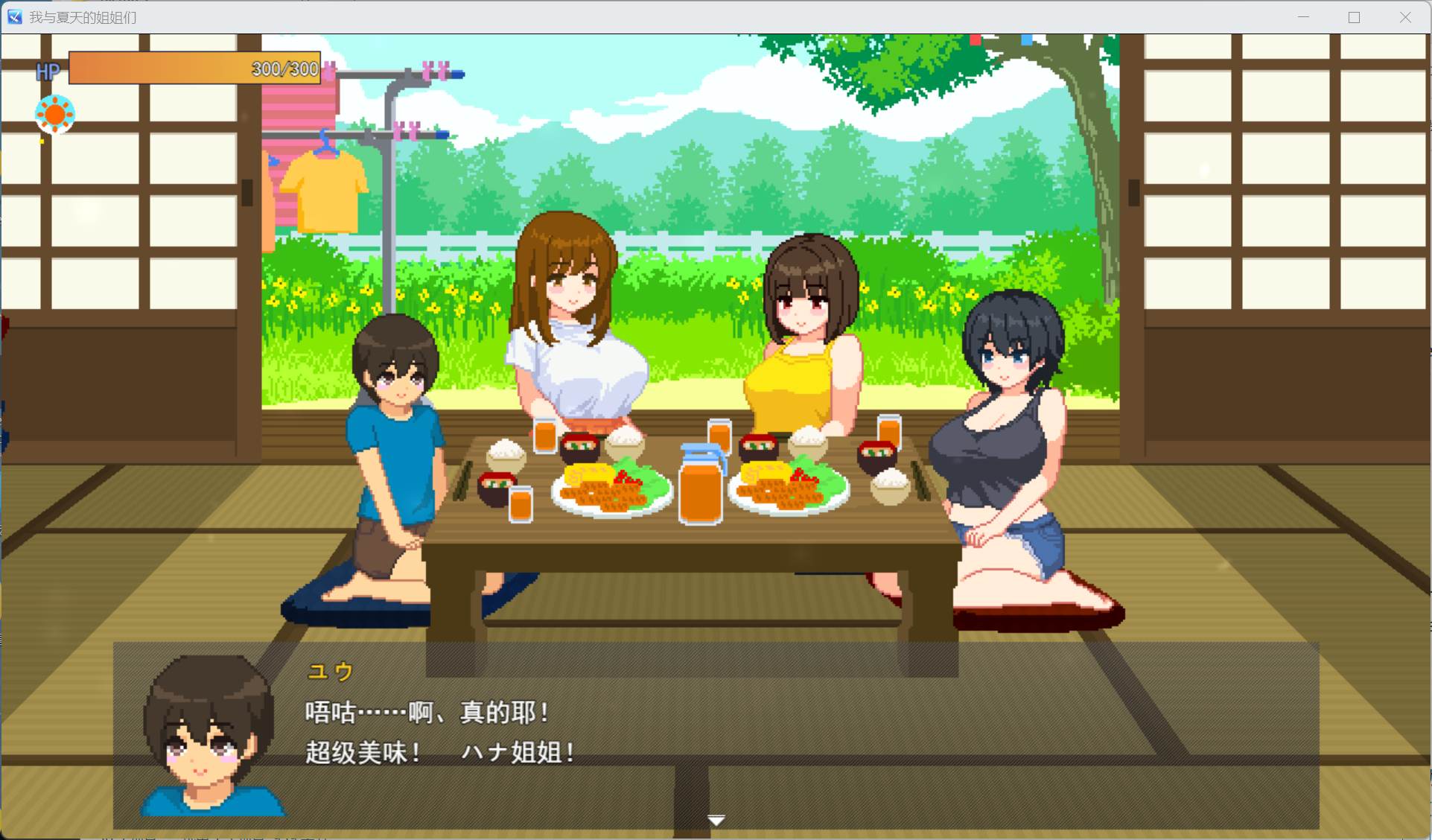Image resolution: width=1432 pixels, height=840 pixels.
Task: Click the rice bowl near the boy
Action: pos(506,454)
